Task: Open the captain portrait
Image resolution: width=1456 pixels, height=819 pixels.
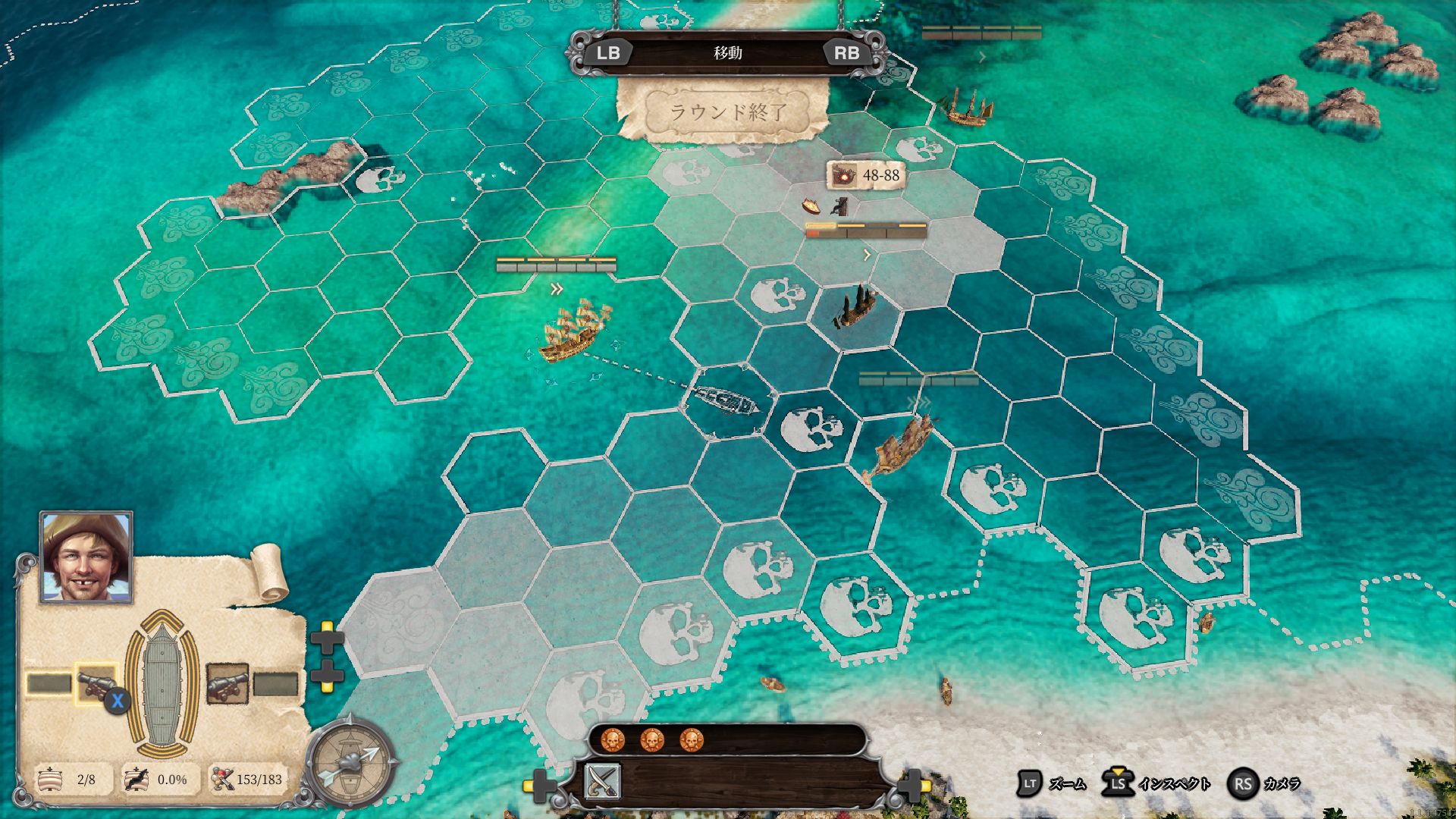Action: click(x=86, y=557)
